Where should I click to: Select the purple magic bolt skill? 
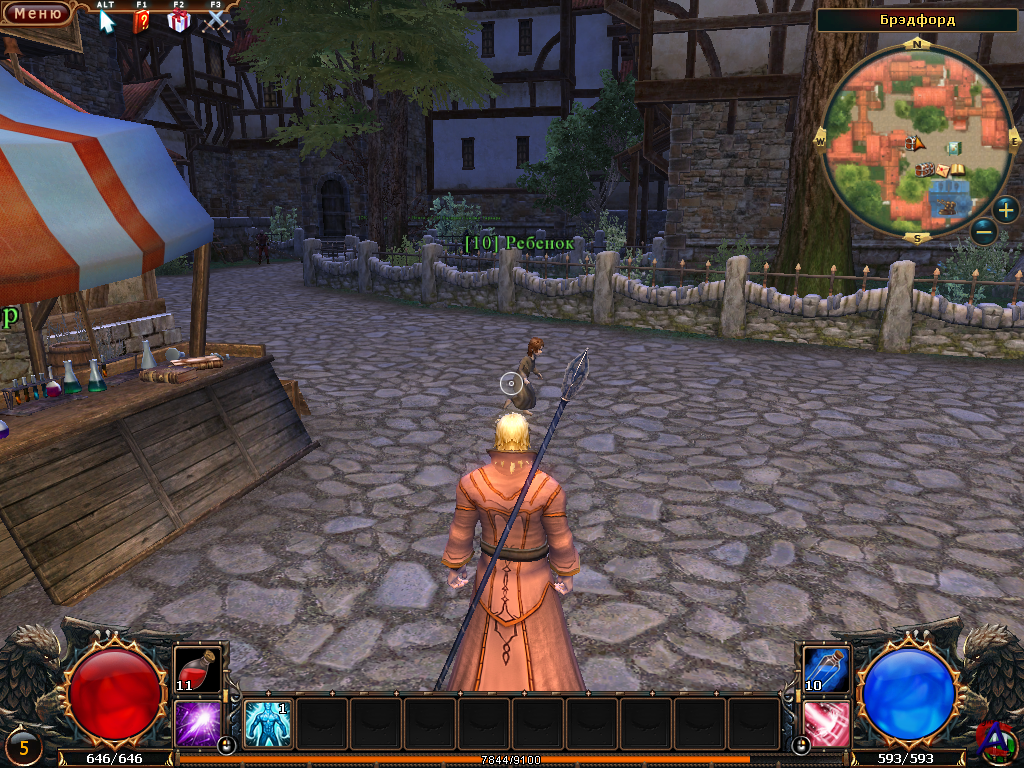[198, 723]
